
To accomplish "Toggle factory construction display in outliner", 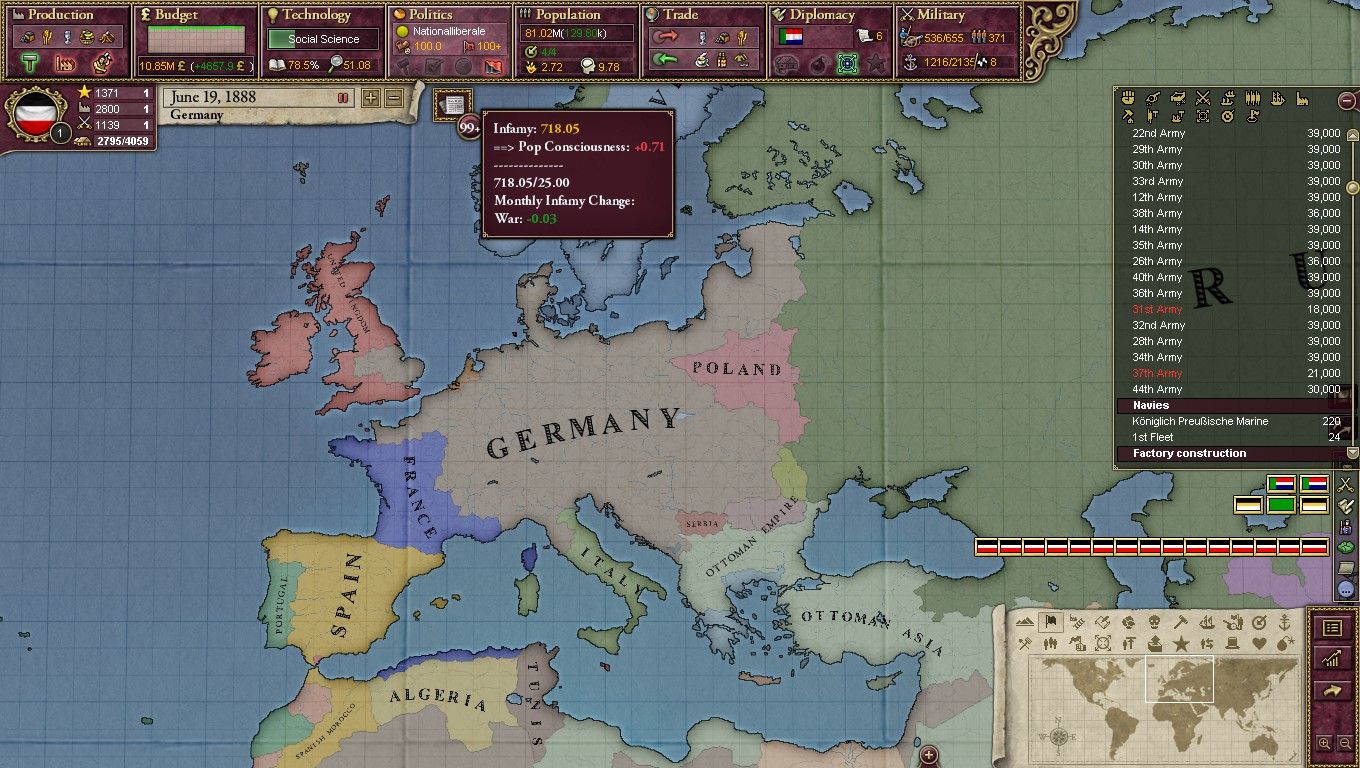I will click(x=1301, y=100).
